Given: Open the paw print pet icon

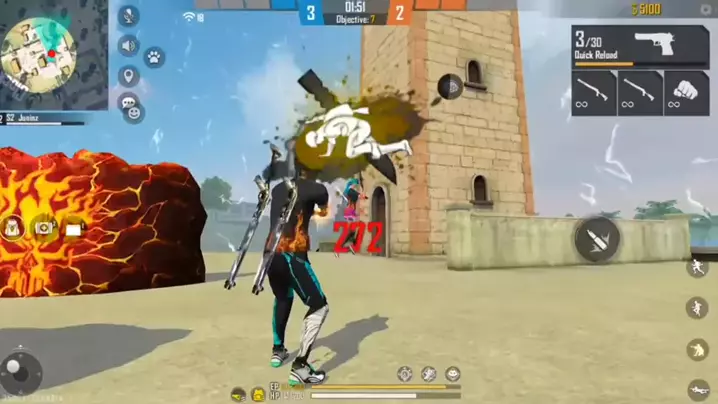Looking at the screenshot, I should pyautogui.click(x=154, y=58).
